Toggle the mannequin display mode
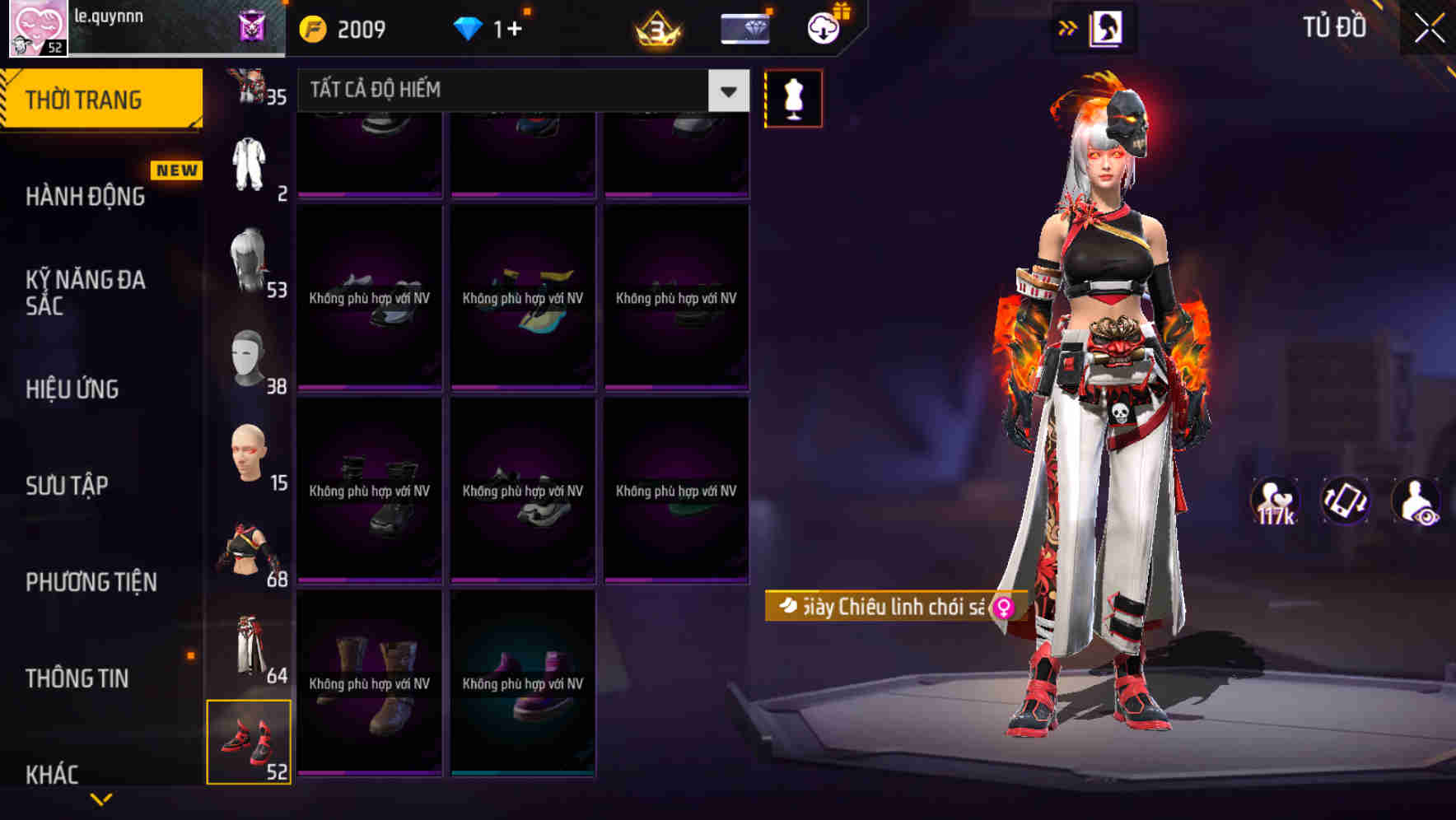The image size is (1456, 820). point(793,97)
